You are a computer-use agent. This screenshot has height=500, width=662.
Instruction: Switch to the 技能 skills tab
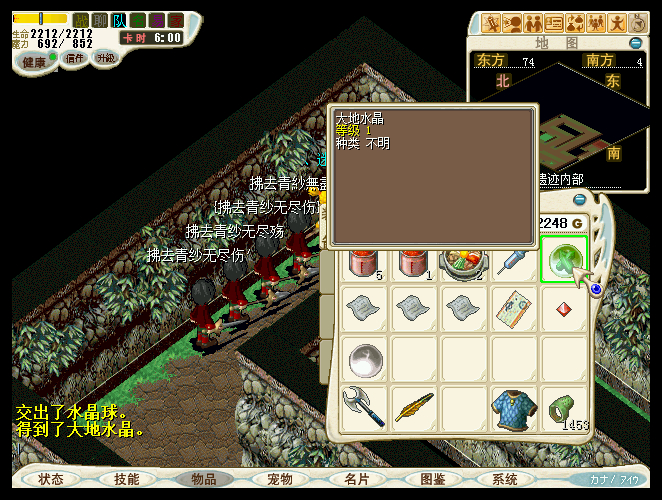point(127,480)
